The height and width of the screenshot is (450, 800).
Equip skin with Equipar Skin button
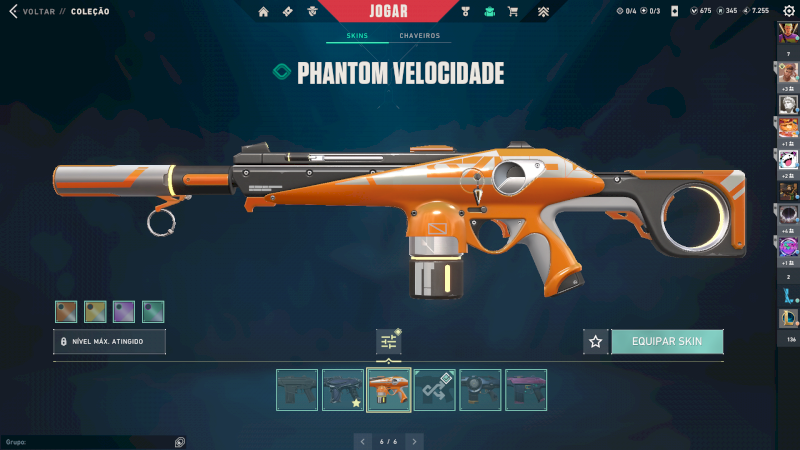pyautogui.click(x=667, y=341)
